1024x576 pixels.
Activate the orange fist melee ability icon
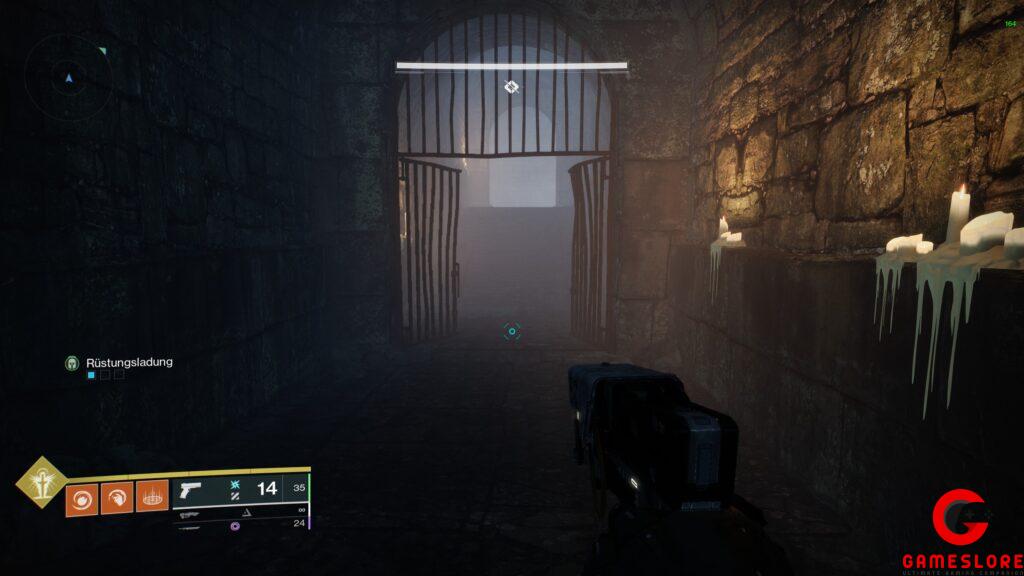(x=117, y=497)
